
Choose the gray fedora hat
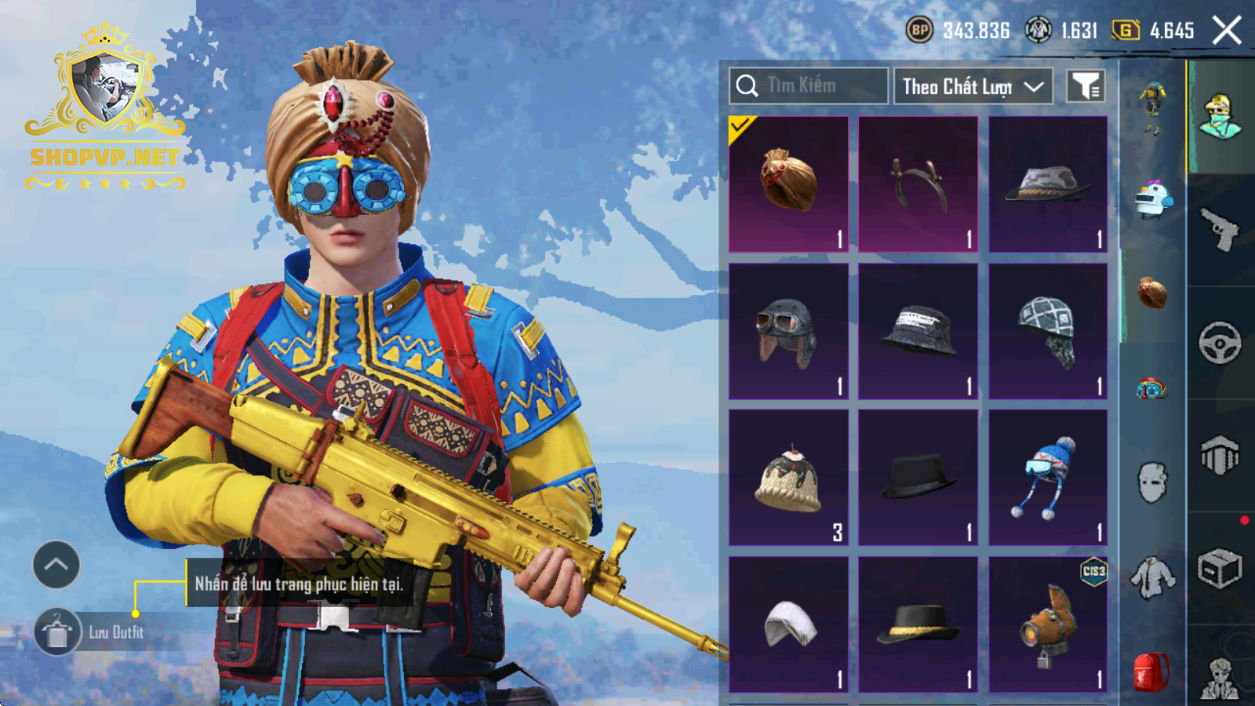click(x=1047, y=184)
